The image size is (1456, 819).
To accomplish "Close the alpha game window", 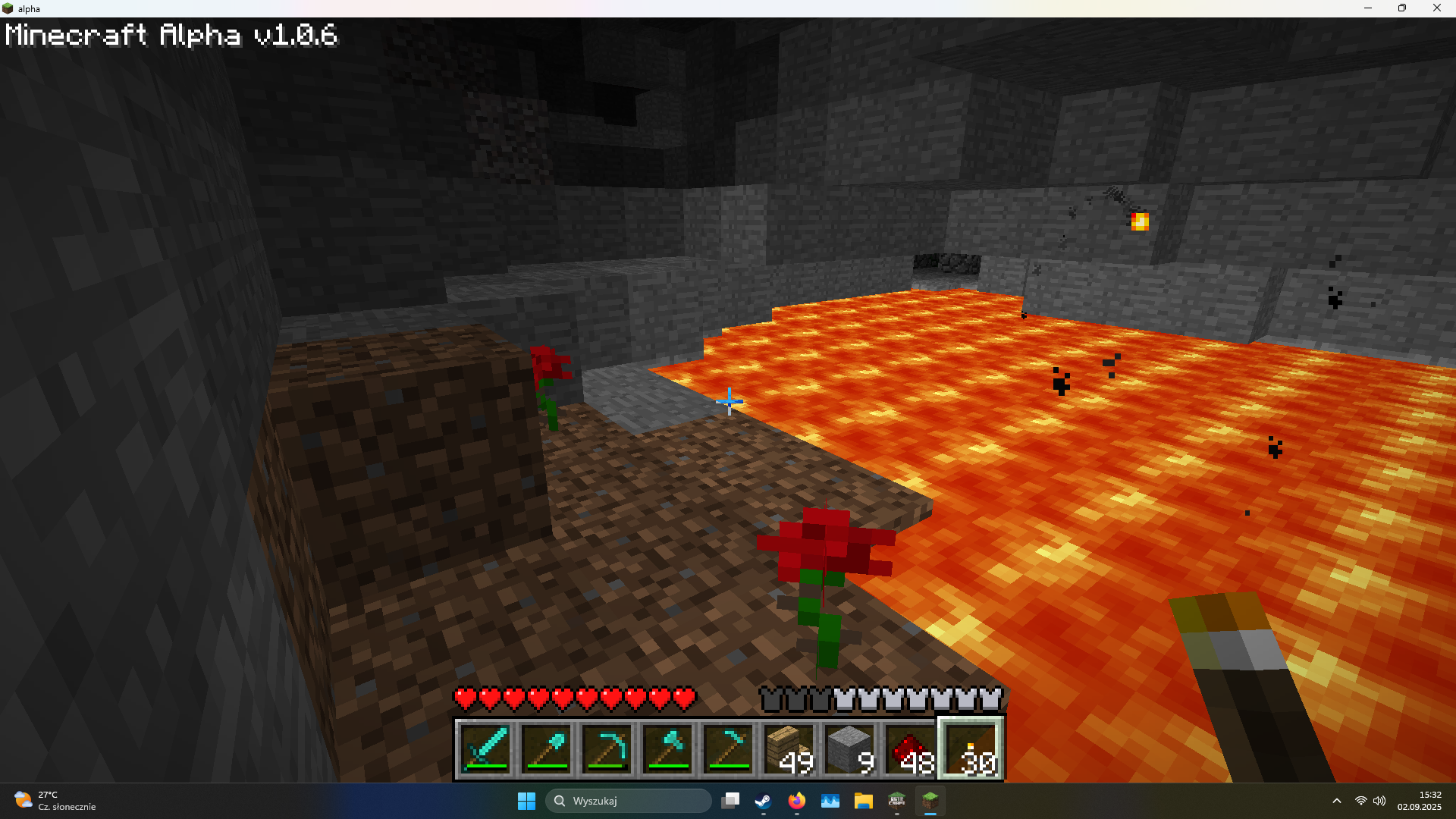I will pyautogui.click(x=1436, y=8).
